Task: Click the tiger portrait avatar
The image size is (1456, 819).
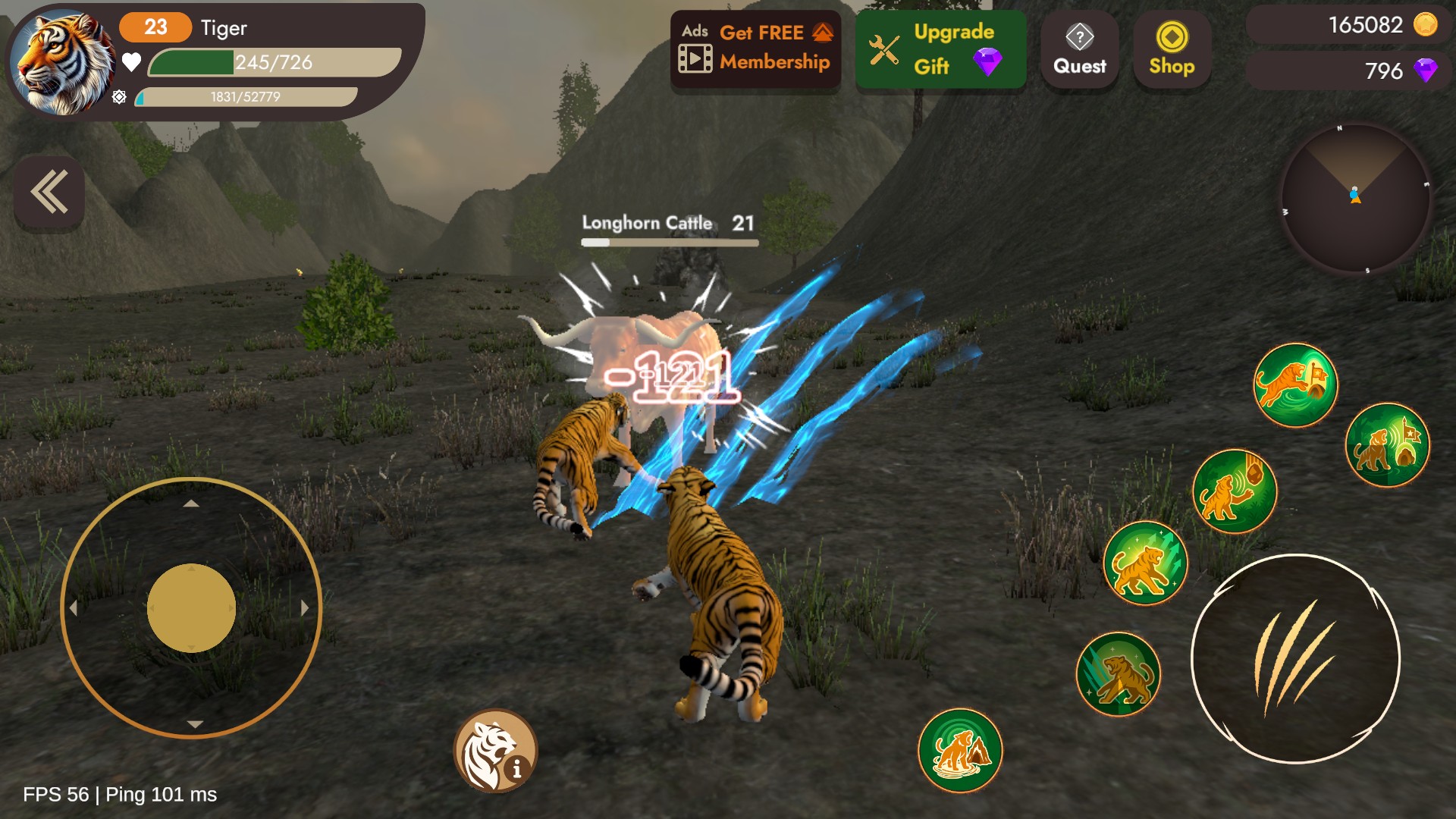Action: (62, 62)
